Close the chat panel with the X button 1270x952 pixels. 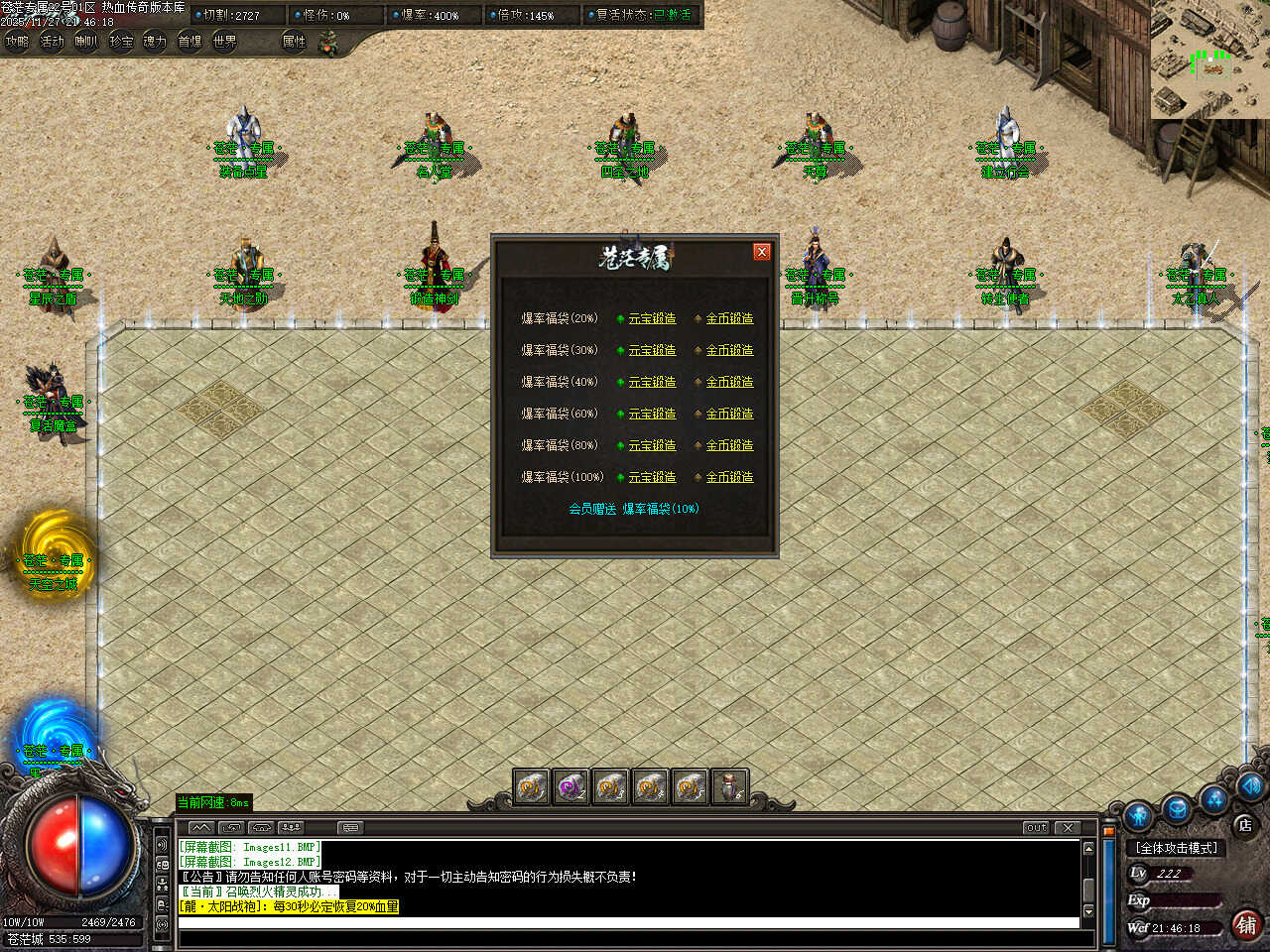pyautogui.click(x=1068, y=827)
